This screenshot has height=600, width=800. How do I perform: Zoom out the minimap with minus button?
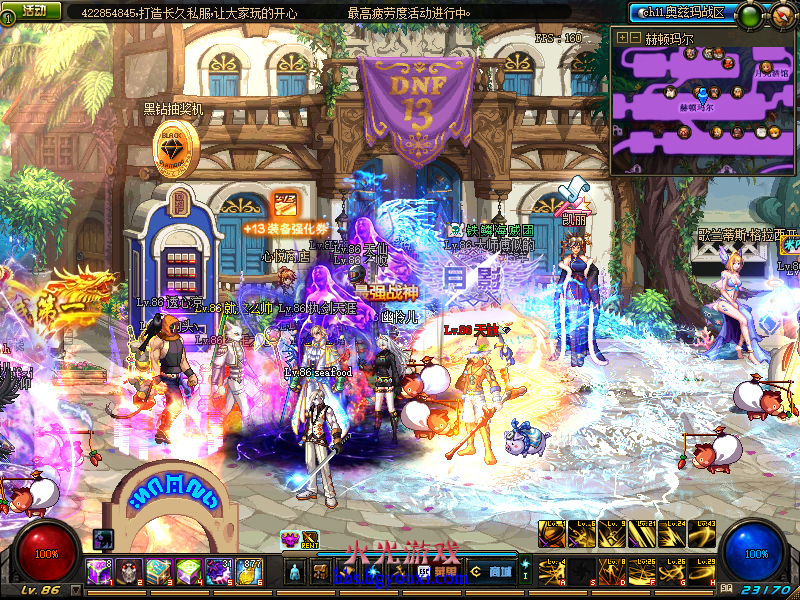pyautogui.click(x=635, y=37)
